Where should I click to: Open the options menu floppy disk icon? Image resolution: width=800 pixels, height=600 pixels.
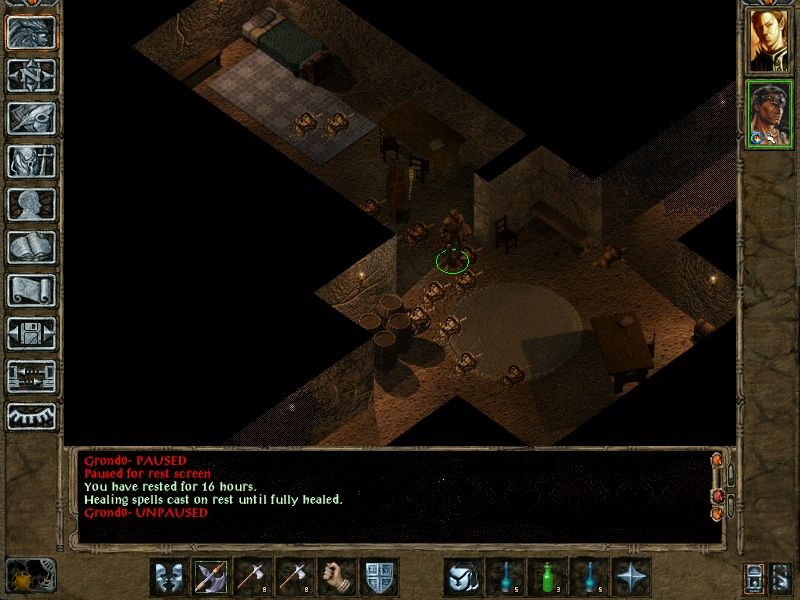(31, 333)
